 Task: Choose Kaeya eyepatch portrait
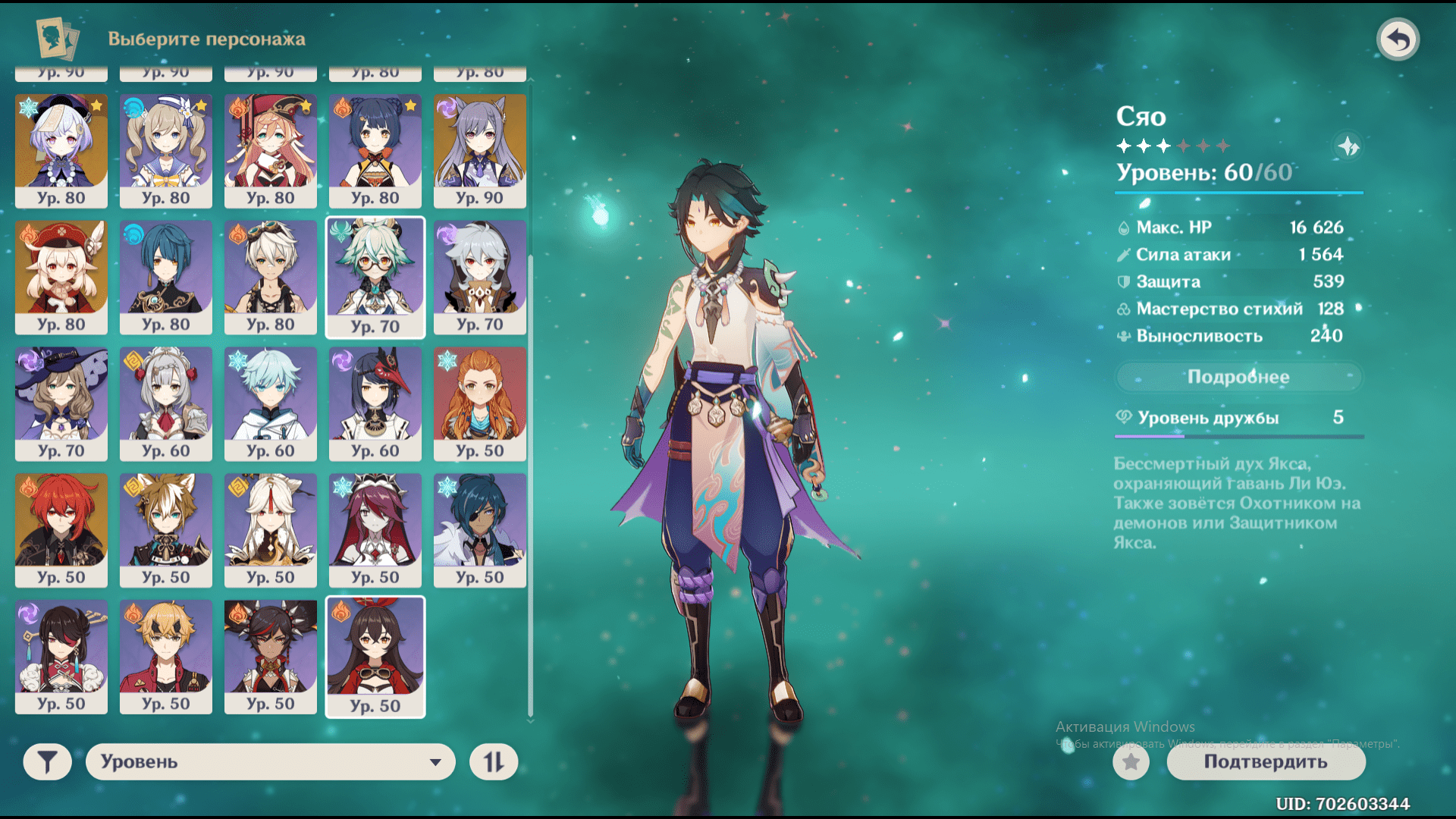[x=480, y=530]
